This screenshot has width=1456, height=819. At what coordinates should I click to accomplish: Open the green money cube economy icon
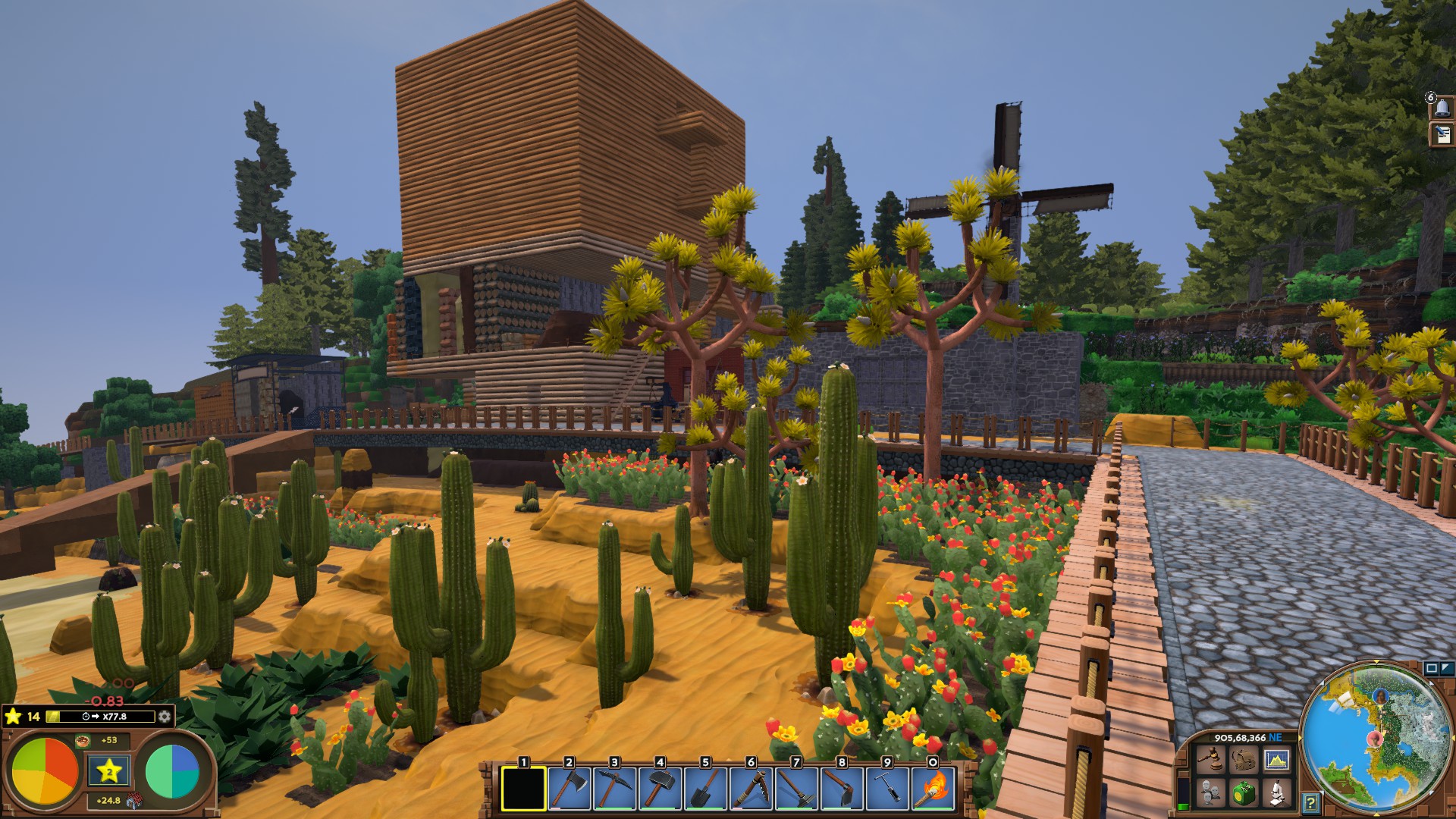tap(1242, 793)
